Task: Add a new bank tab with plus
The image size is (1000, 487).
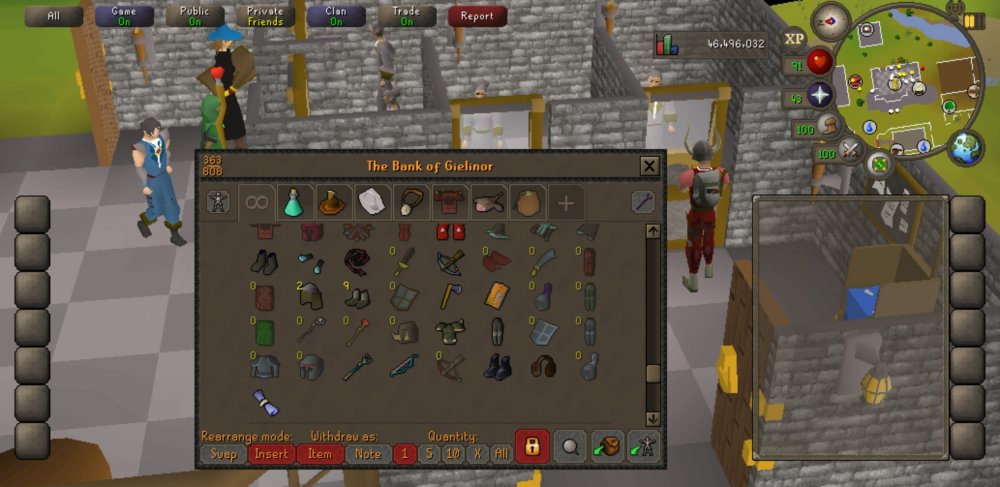Action: coord(566,203)
